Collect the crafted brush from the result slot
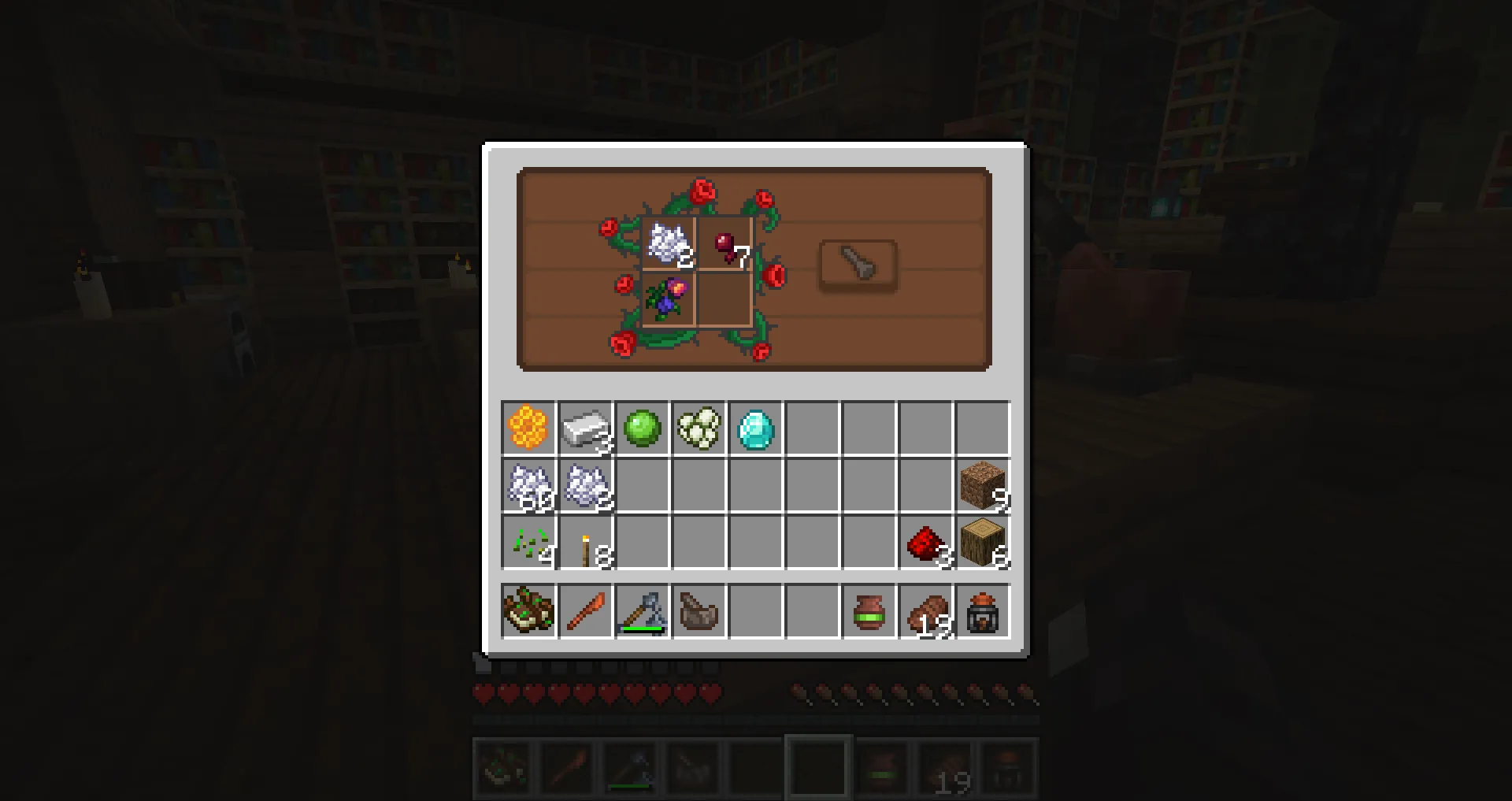 pos(856,266)
